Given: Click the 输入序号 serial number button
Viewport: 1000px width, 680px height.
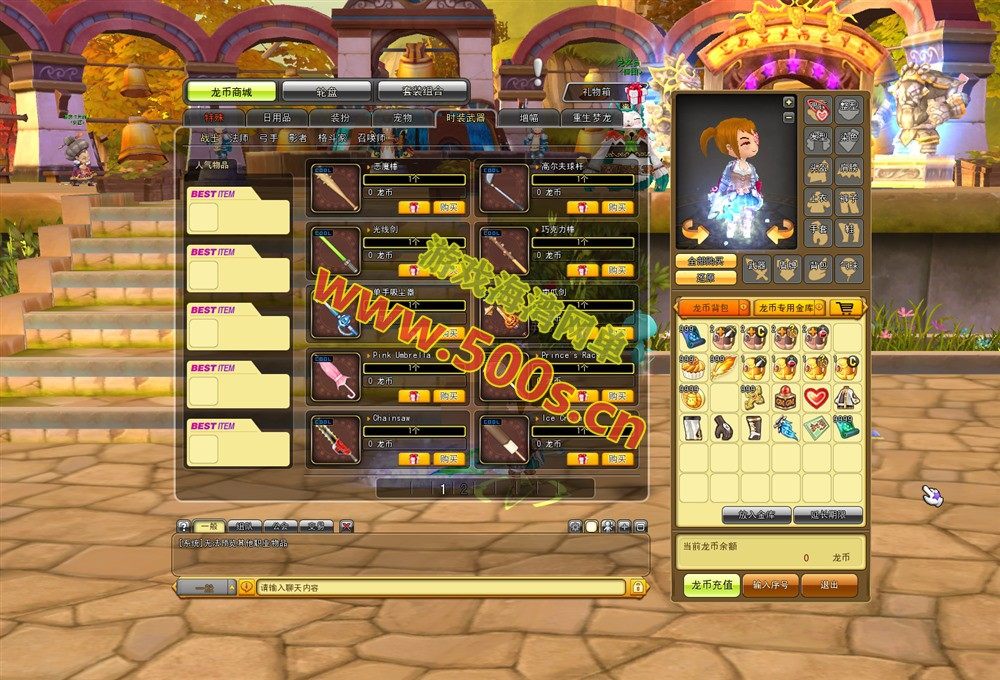Looking at the screenshot, I should pyautogui.click(x=770, y=585).
